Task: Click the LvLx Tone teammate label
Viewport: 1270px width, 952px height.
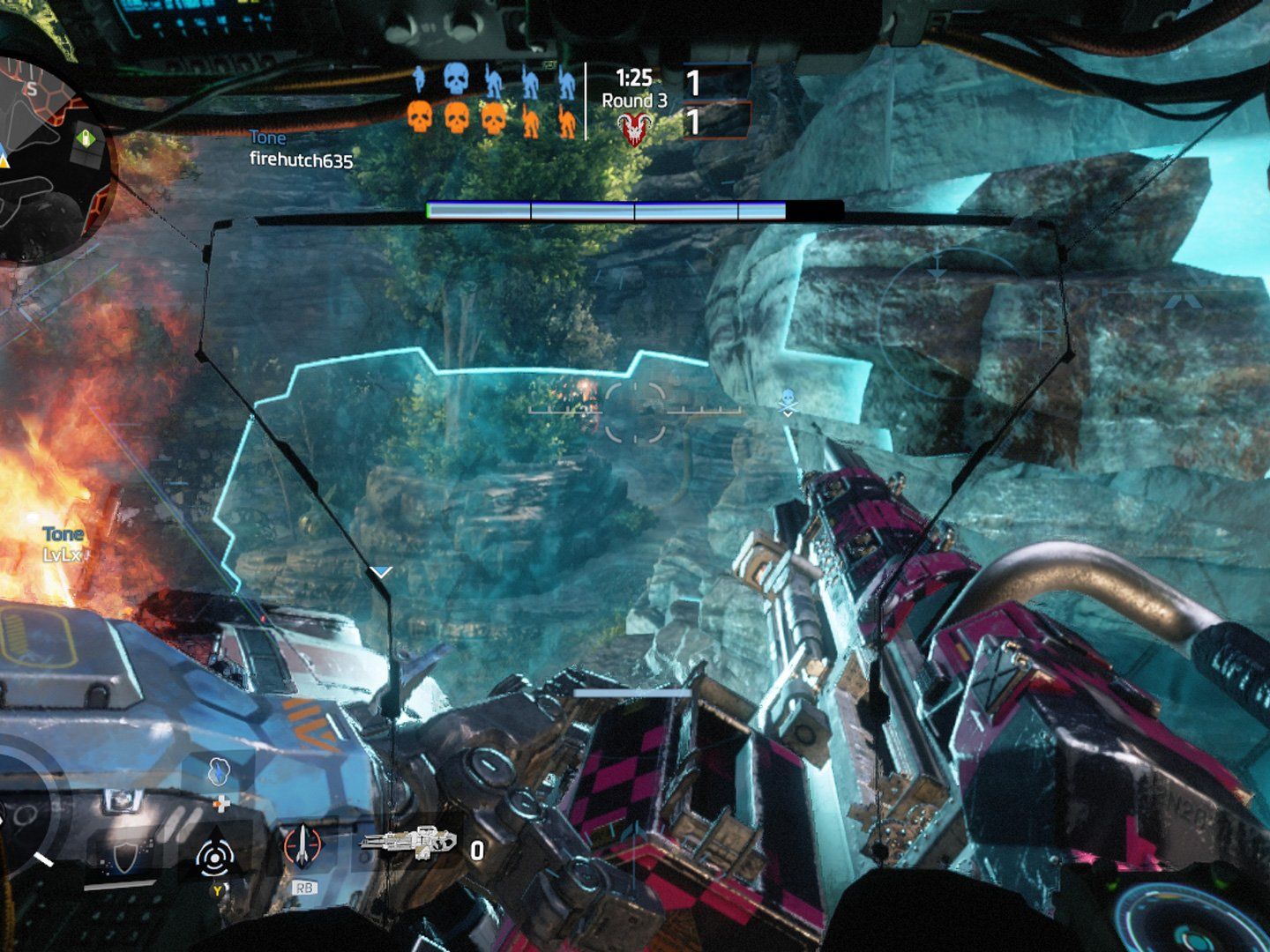Action: click(x=63, y=544)
